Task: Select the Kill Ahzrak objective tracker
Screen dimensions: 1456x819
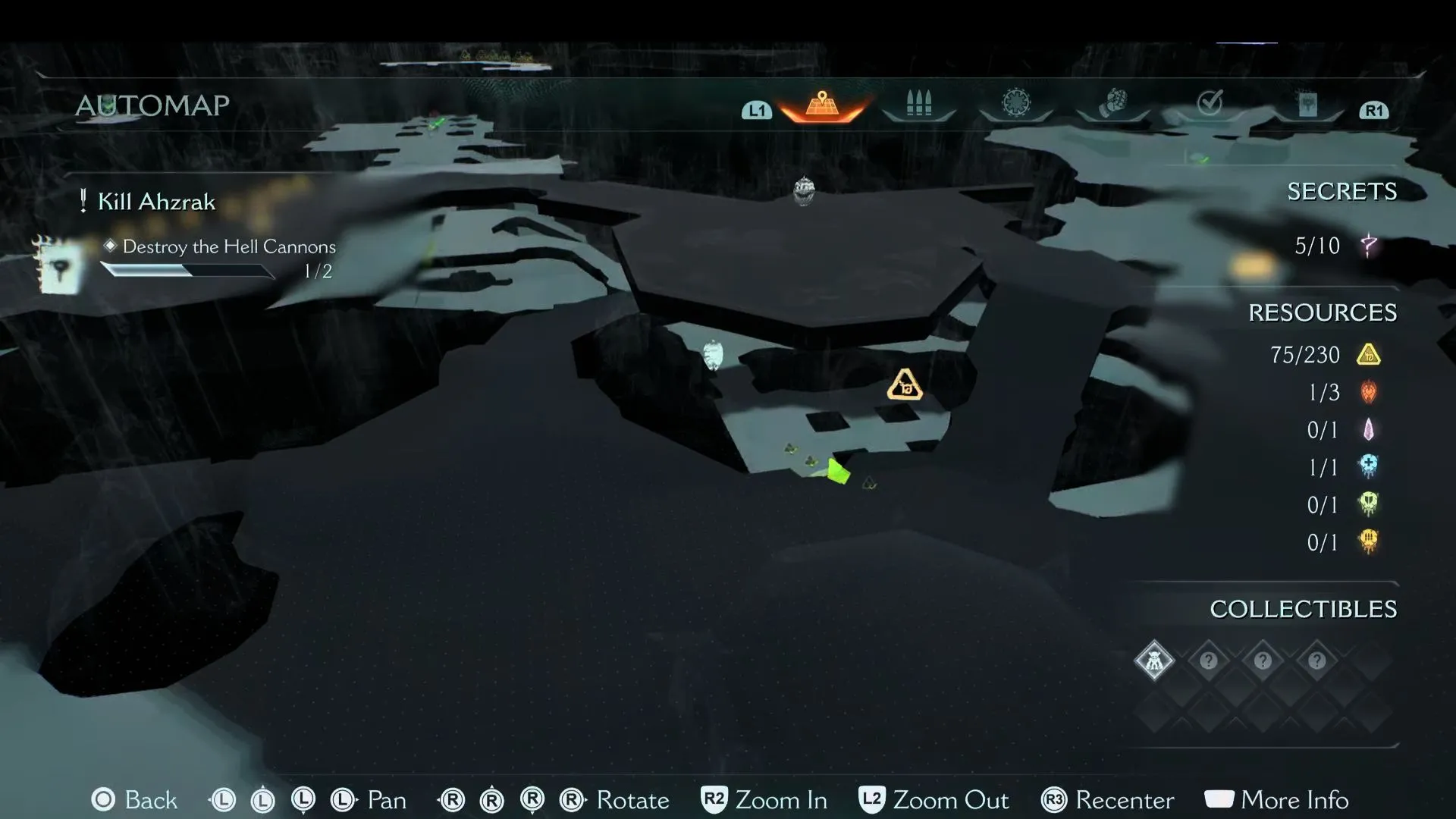Action: tap(156, 202)
